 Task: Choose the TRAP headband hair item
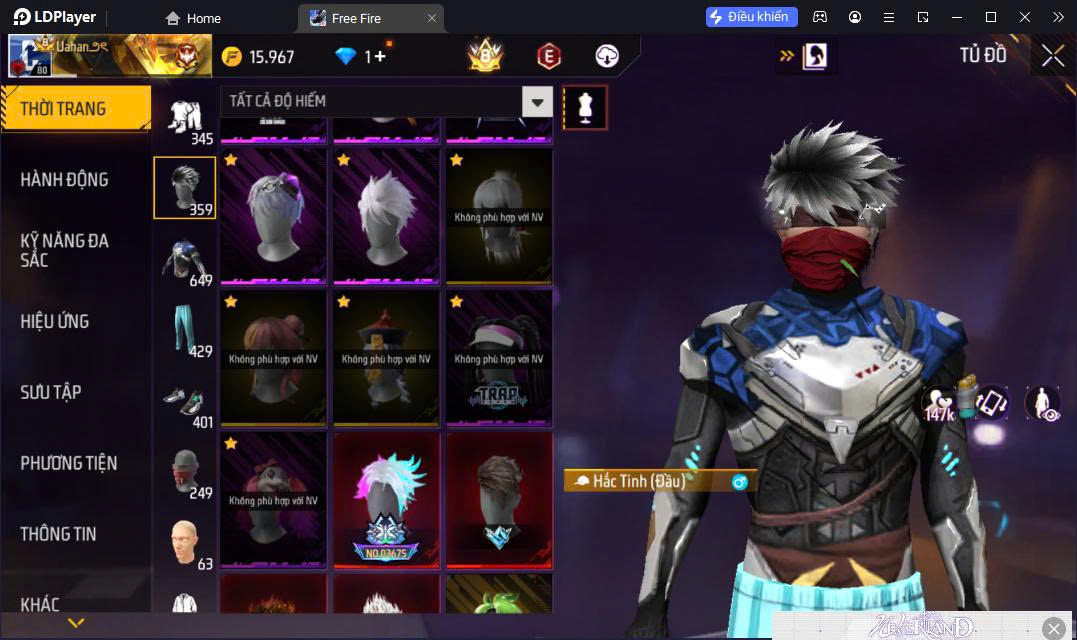[x=499, y=357]
